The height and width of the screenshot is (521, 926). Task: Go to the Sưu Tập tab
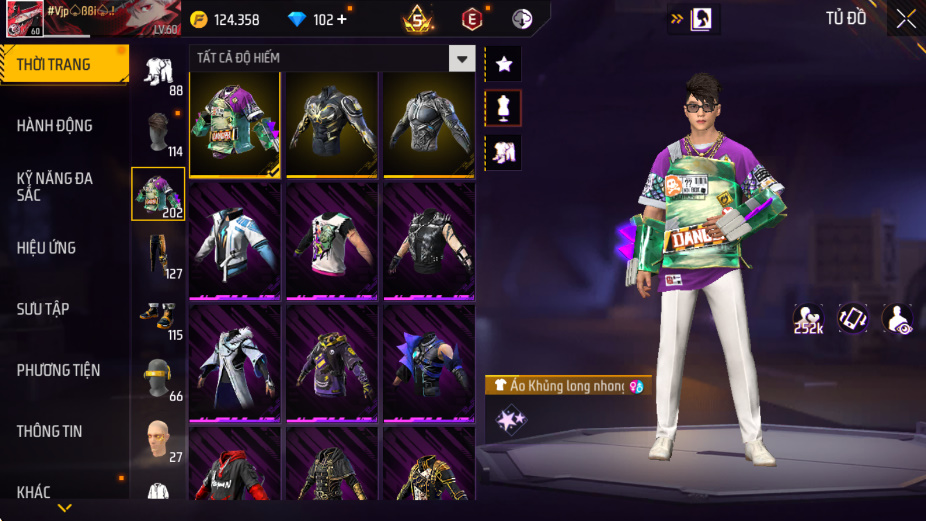coord(43,309)
